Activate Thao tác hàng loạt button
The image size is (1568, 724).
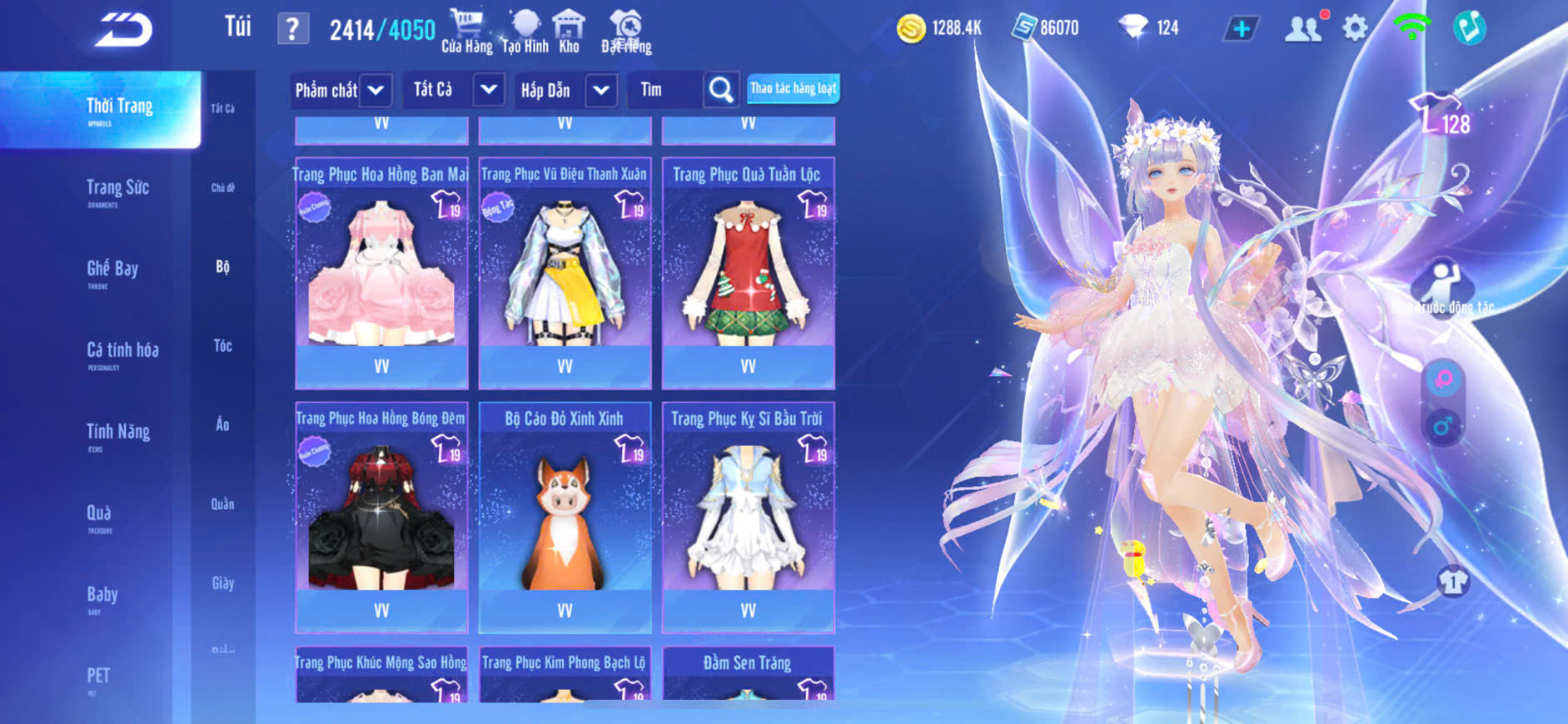pos(793,88)
